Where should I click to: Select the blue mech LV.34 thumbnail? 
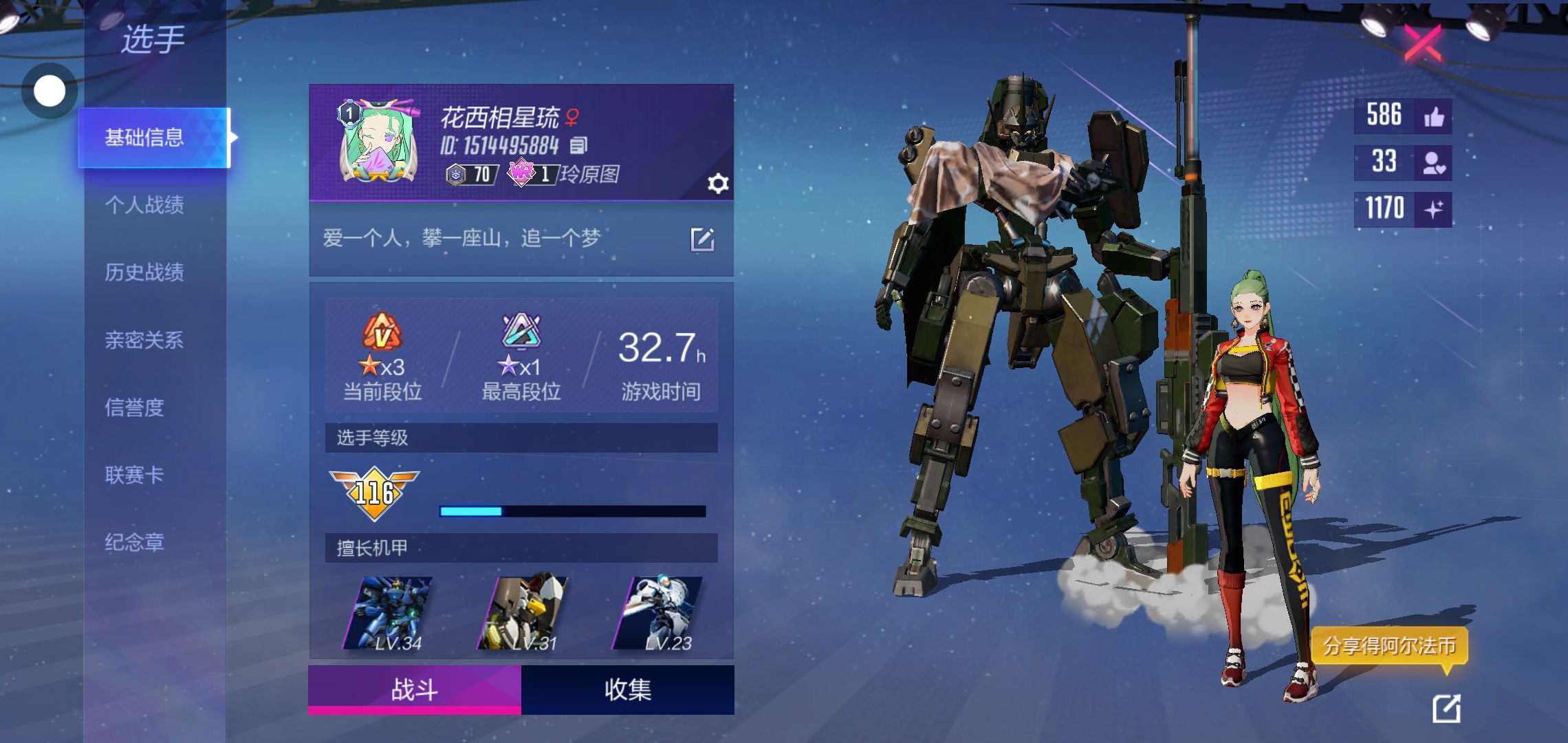[x=389, y=614]
